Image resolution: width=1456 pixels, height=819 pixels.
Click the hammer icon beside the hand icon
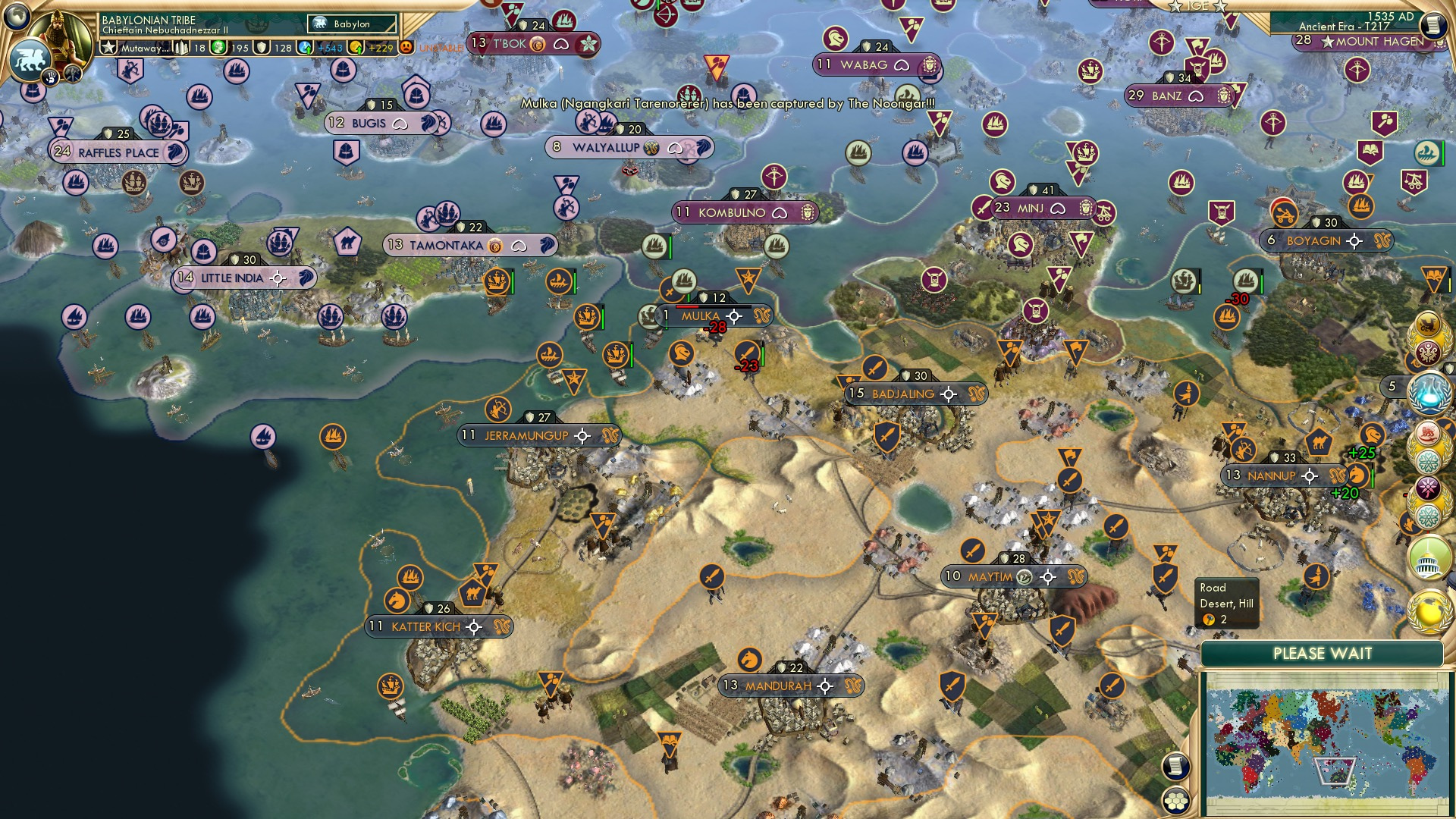coord(72,72)
